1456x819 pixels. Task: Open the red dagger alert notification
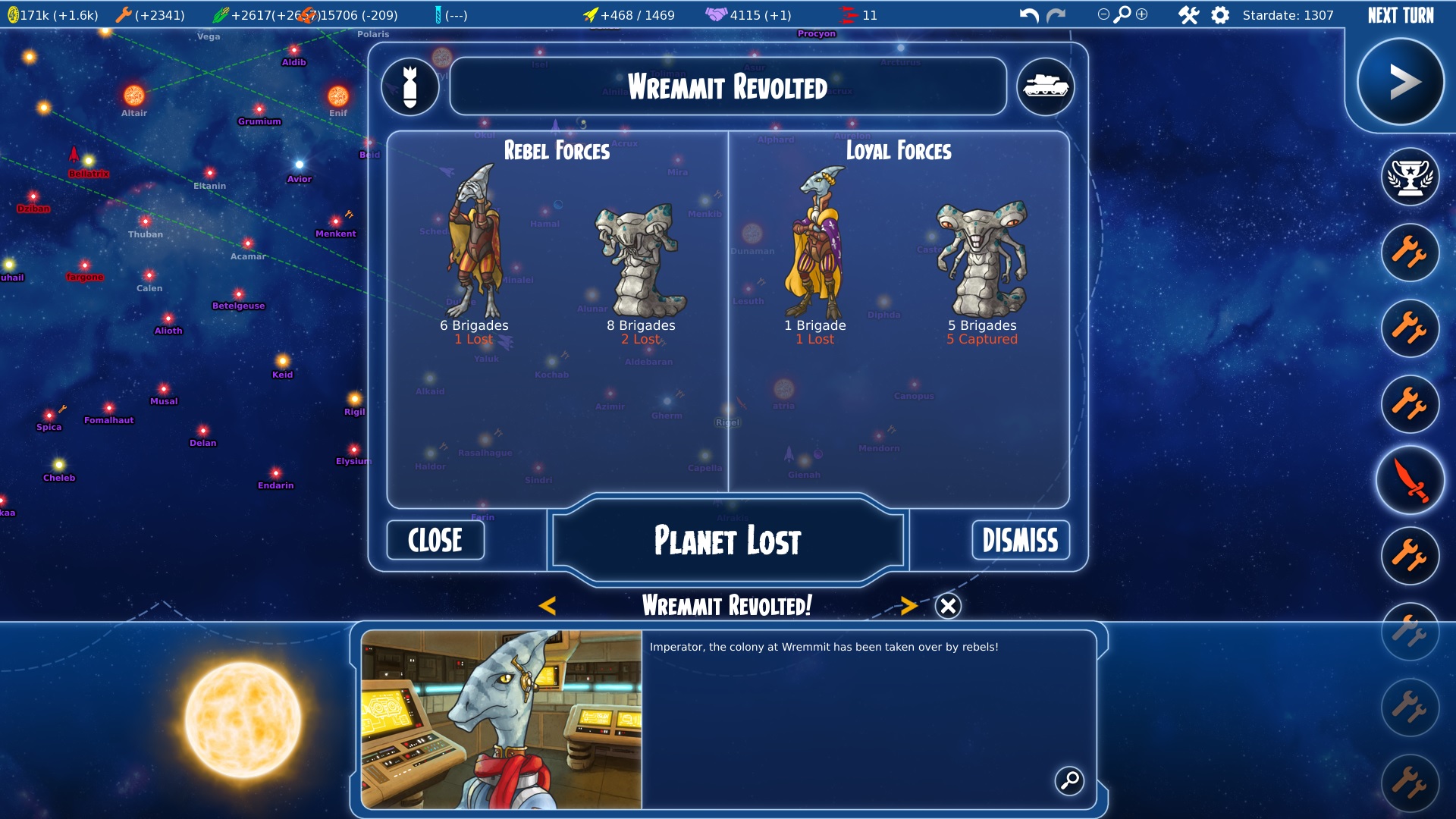coord(1410,481)
